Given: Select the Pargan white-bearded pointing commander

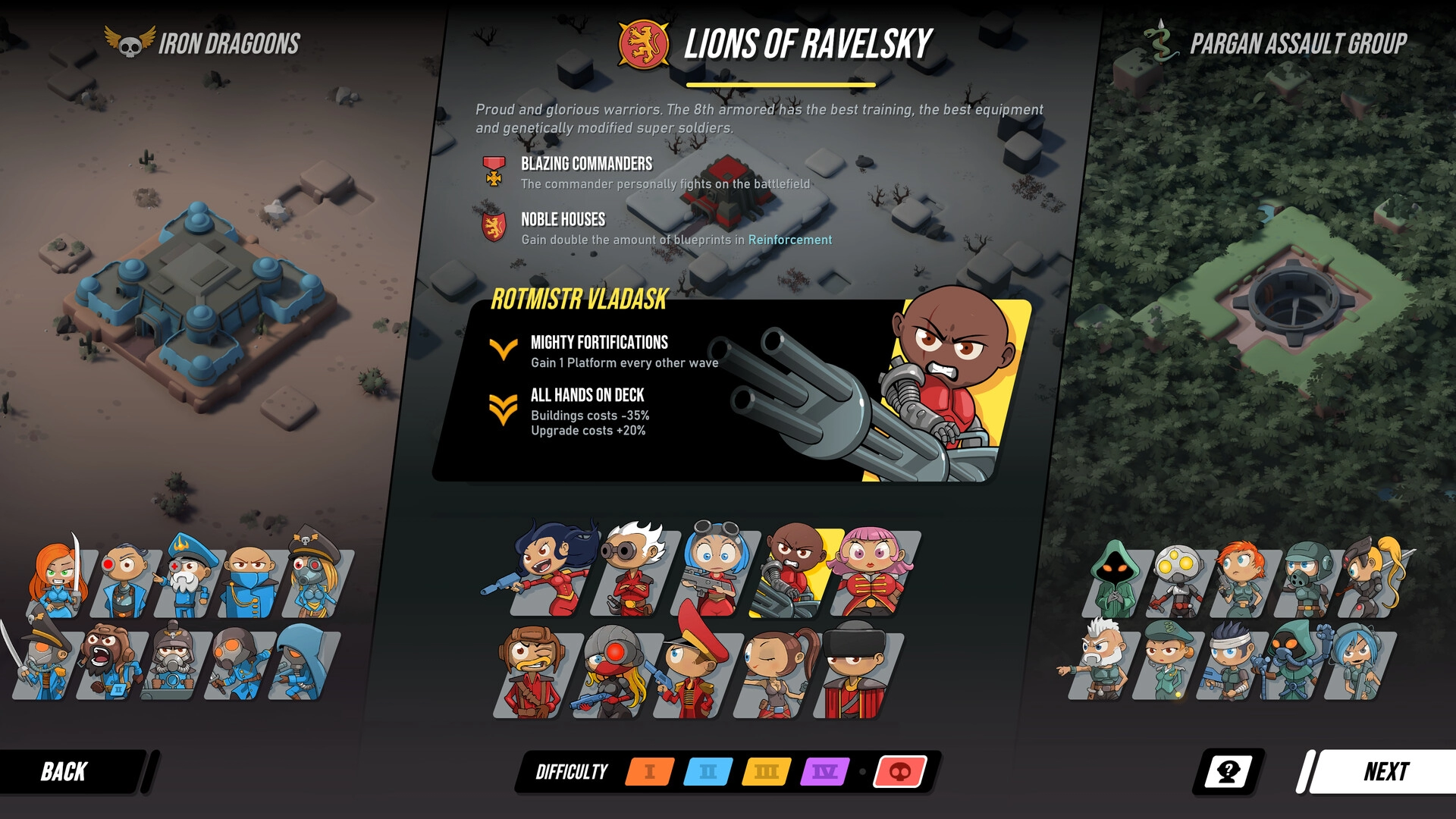Looking at the screenshot, I should click(1098, 660).
